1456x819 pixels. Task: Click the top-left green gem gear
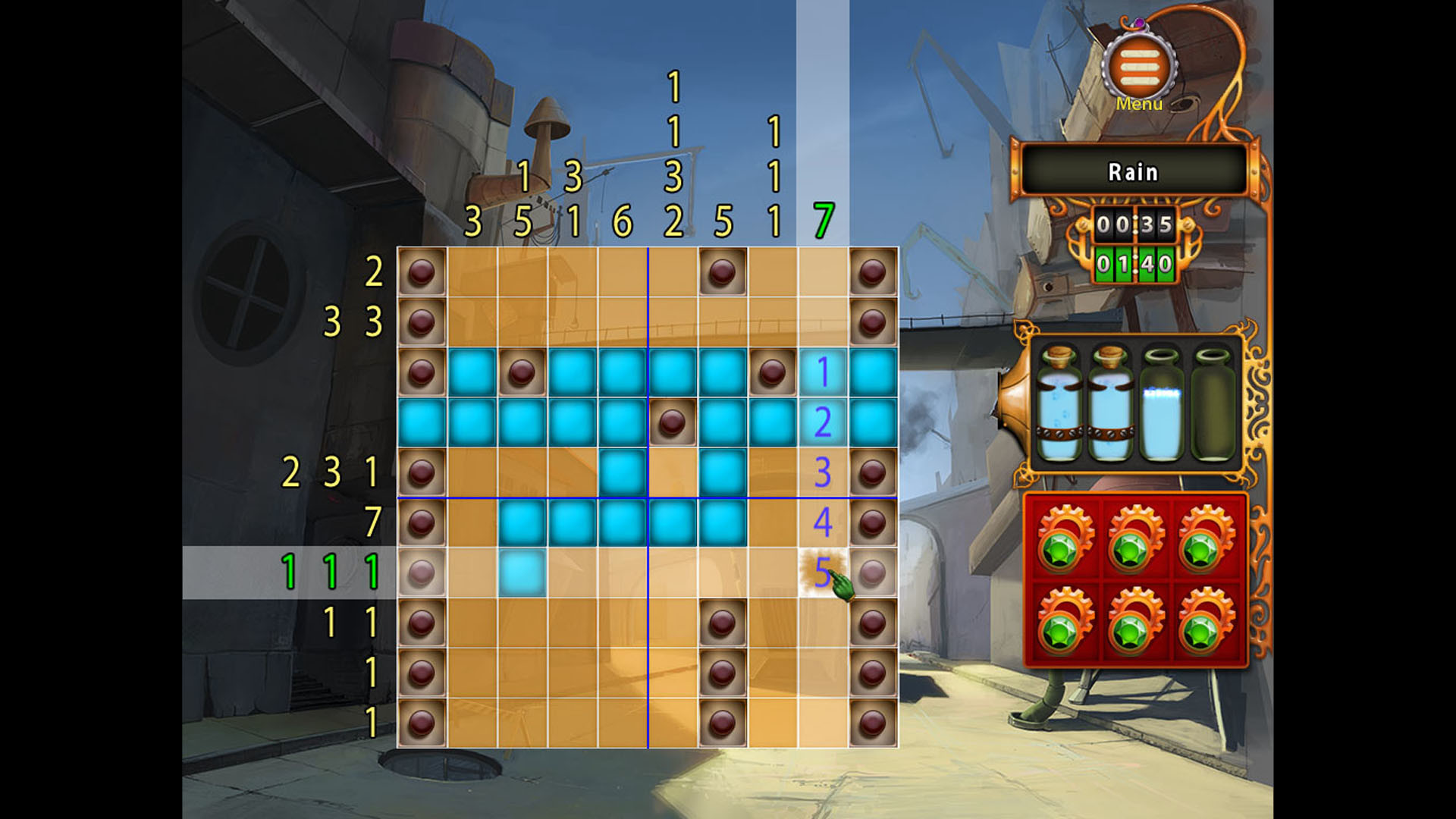tap(1062, 538)
